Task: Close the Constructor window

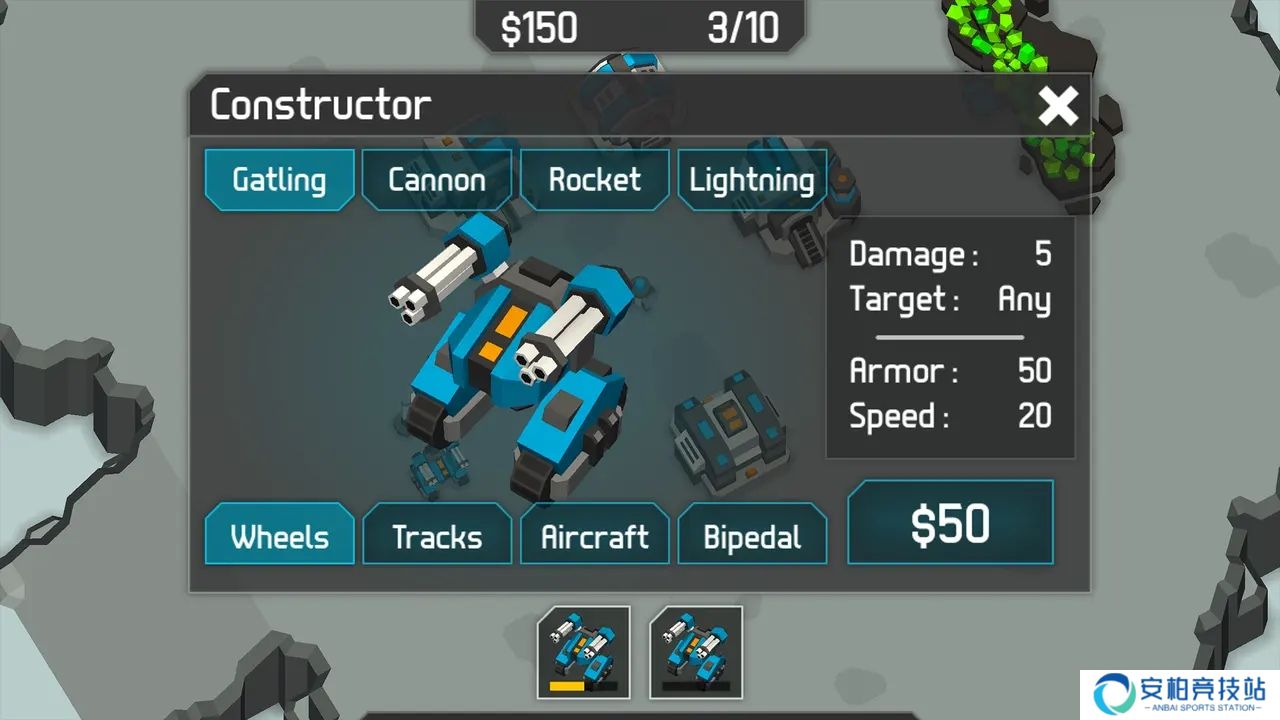Action: click(x=1057, y=106)
